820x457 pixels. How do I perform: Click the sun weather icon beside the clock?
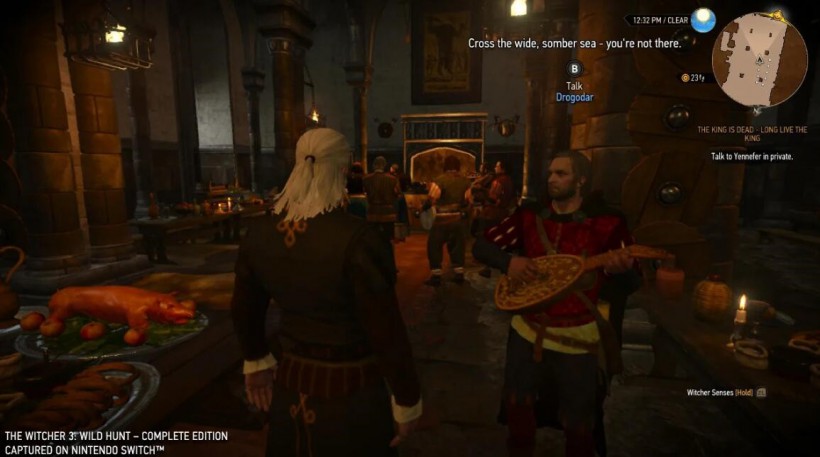coord(704,19)
